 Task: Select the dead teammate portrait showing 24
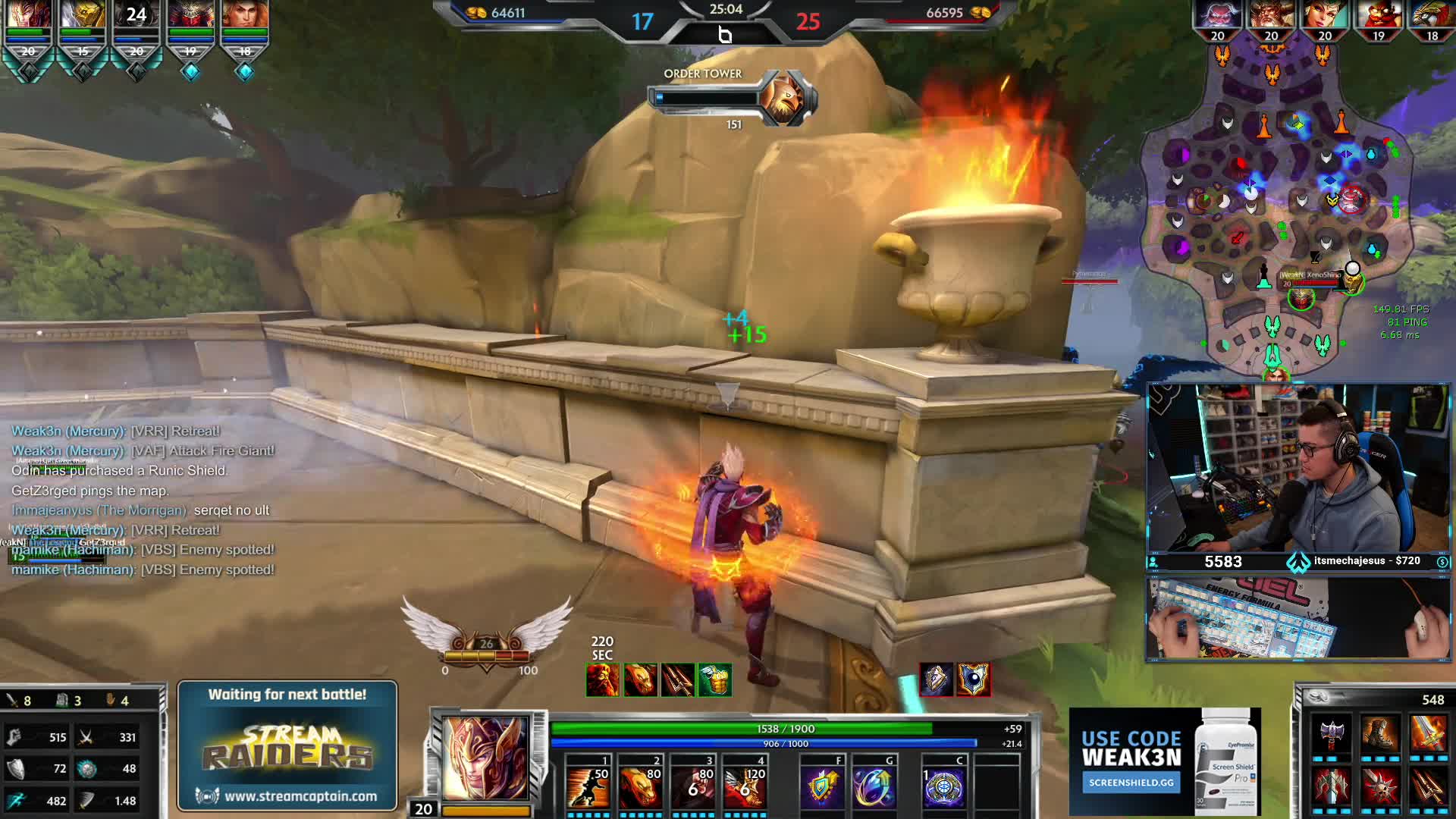click(136, 15)
